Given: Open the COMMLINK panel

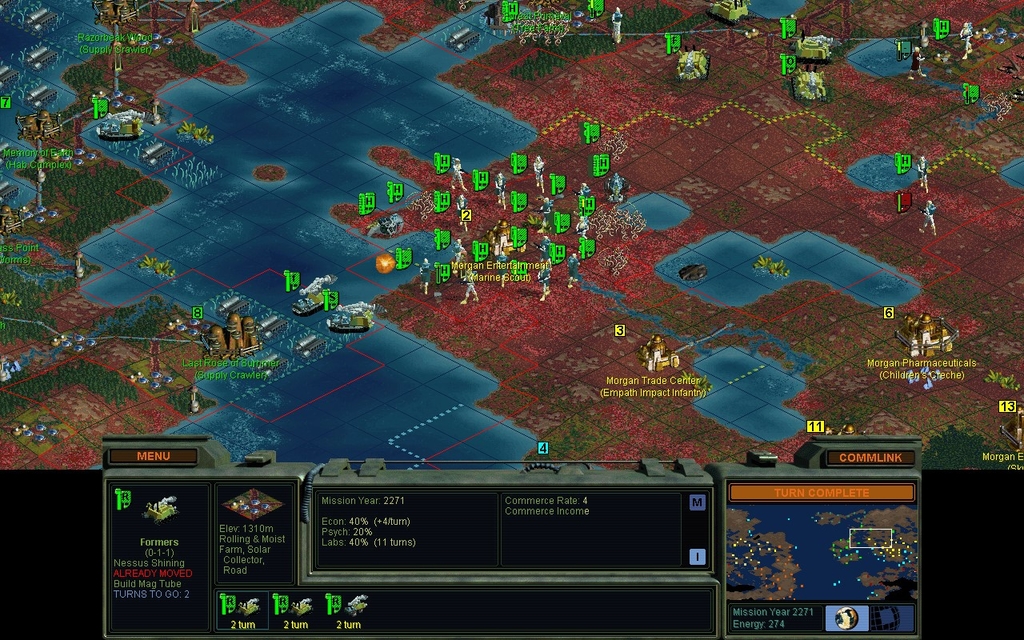Looking at the screenshot, I should point(869,457).
